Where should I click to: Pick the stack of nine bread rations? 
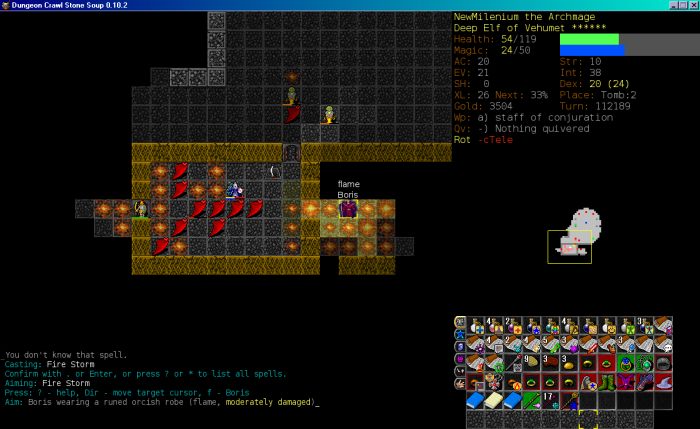pyautogui.click(x=531, y=362)
